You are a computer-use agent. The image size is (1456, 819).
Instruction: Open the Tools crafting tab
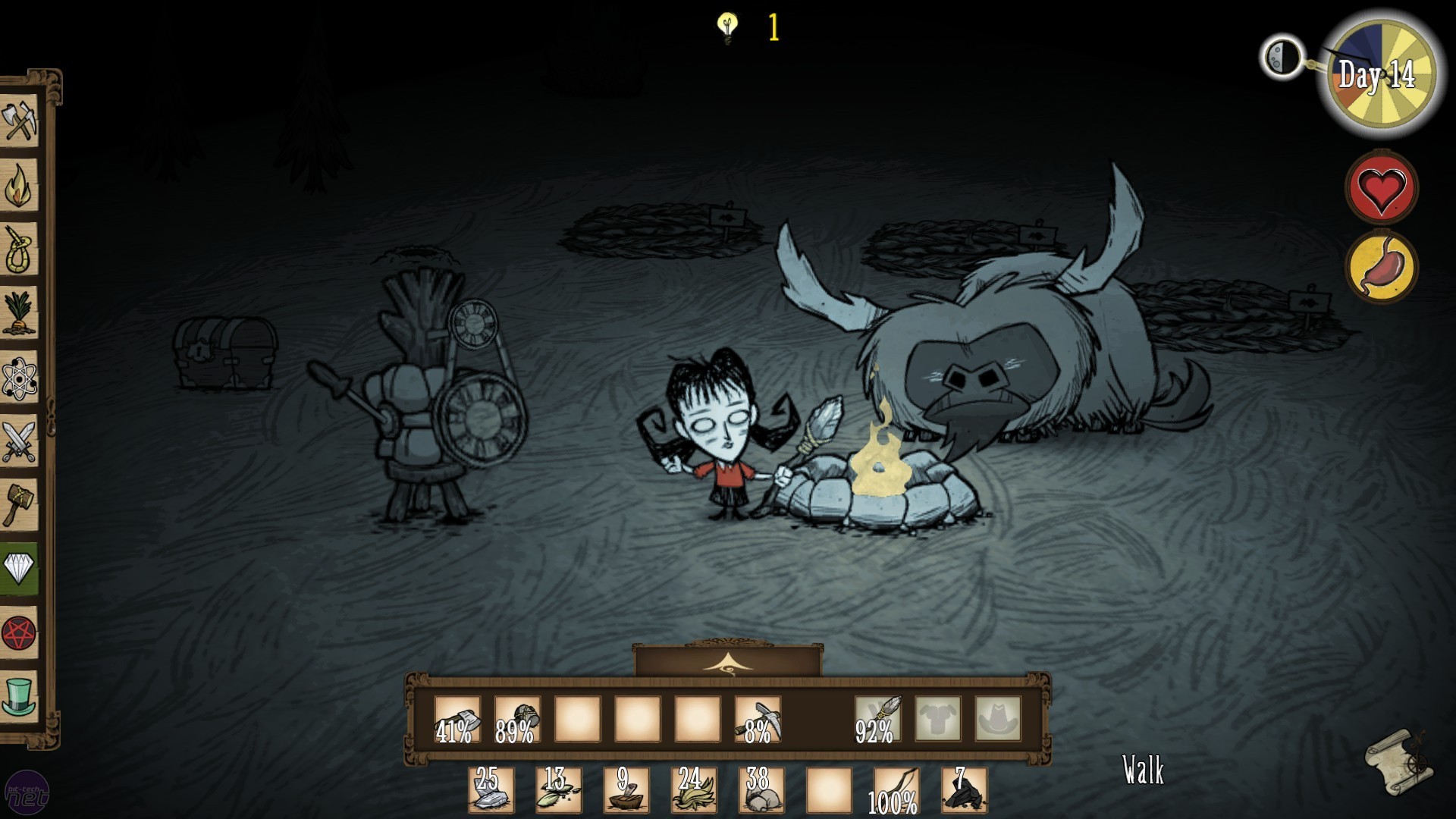(x=19, y=121)
